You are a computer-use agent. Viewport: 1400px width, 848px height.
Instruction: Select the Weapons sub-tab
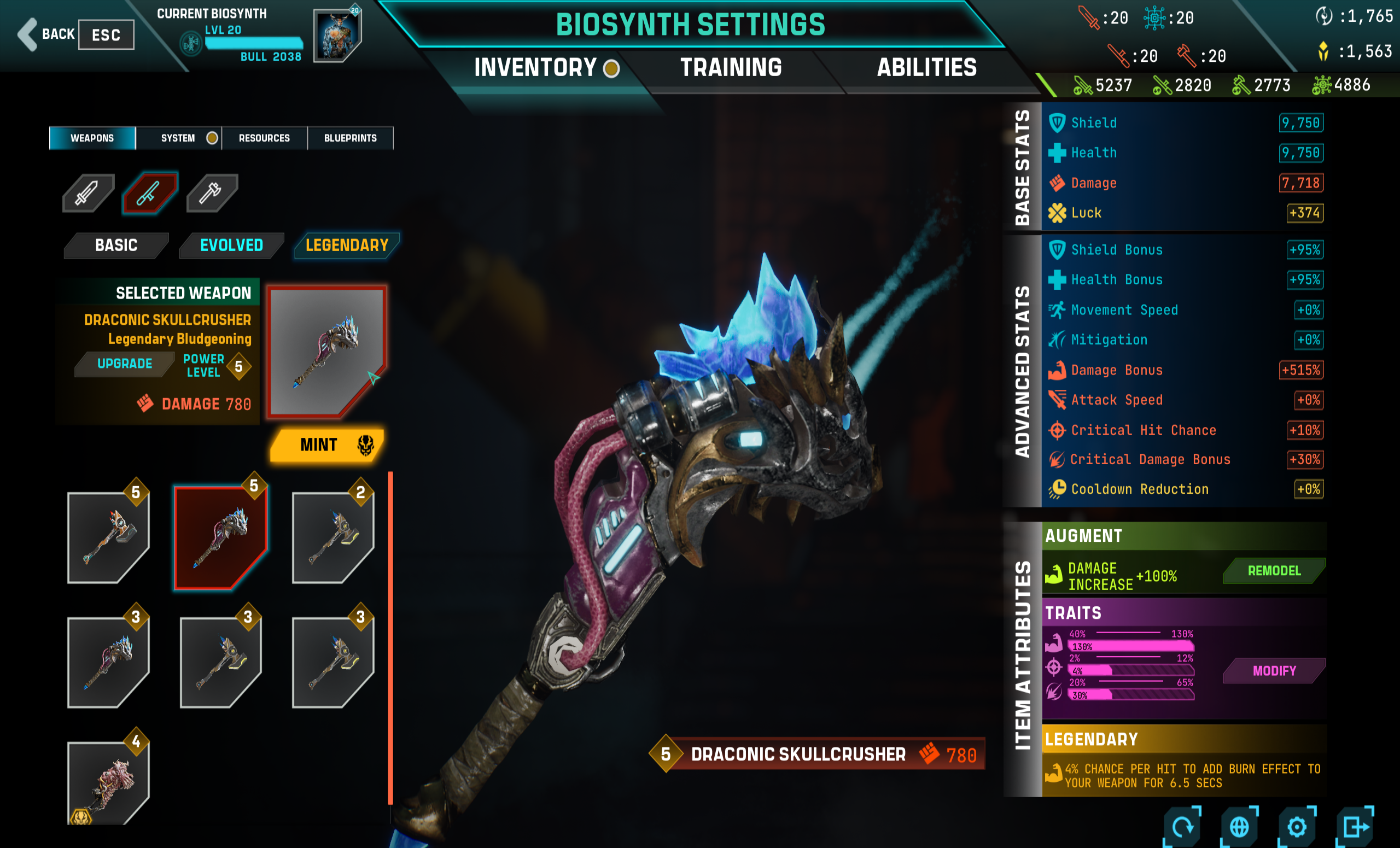(92, 138)
